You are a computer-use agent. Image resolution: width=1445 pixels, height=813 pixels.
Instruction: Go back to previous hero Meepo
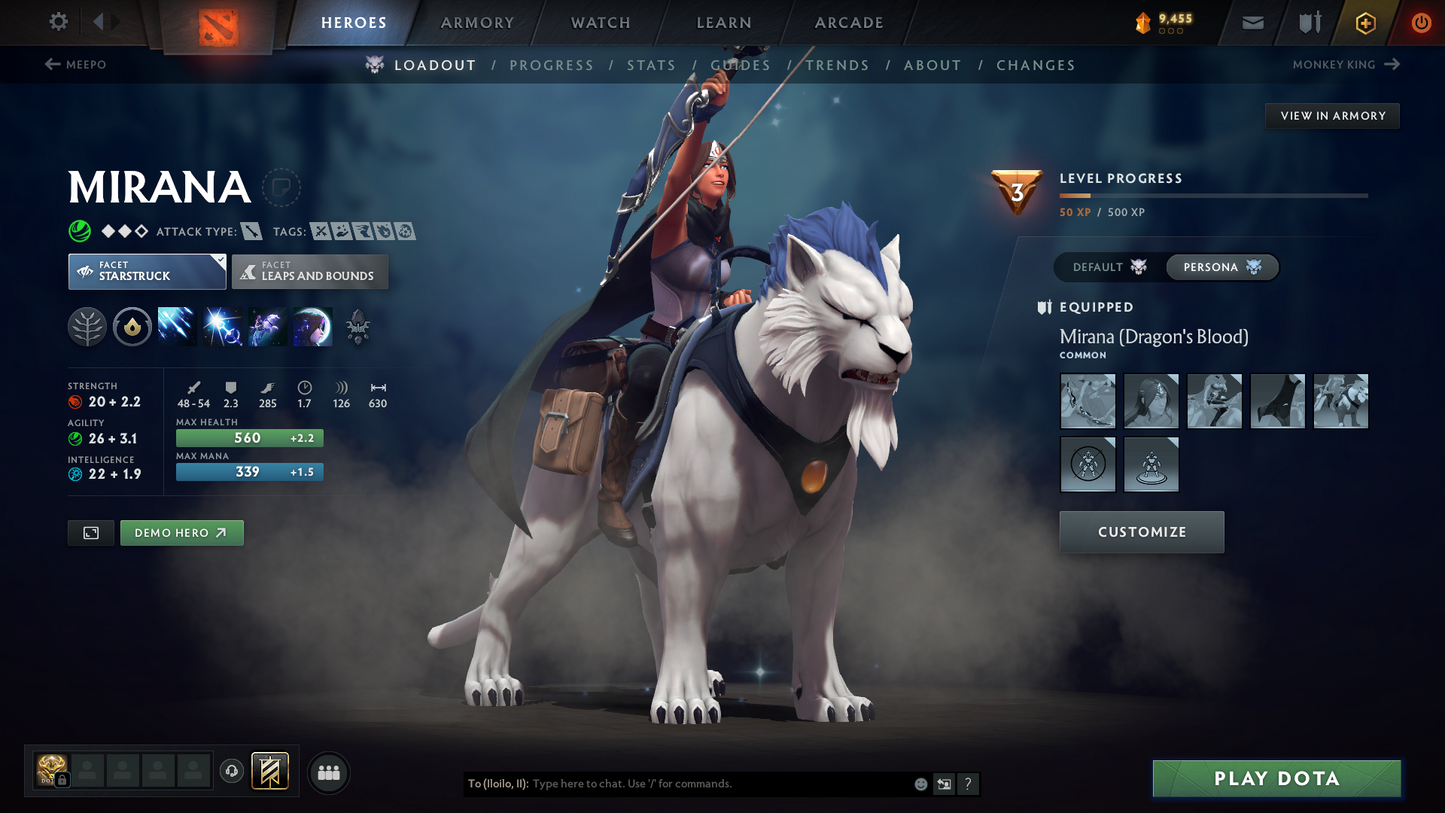pyautogui.click(x=76, y=65)
